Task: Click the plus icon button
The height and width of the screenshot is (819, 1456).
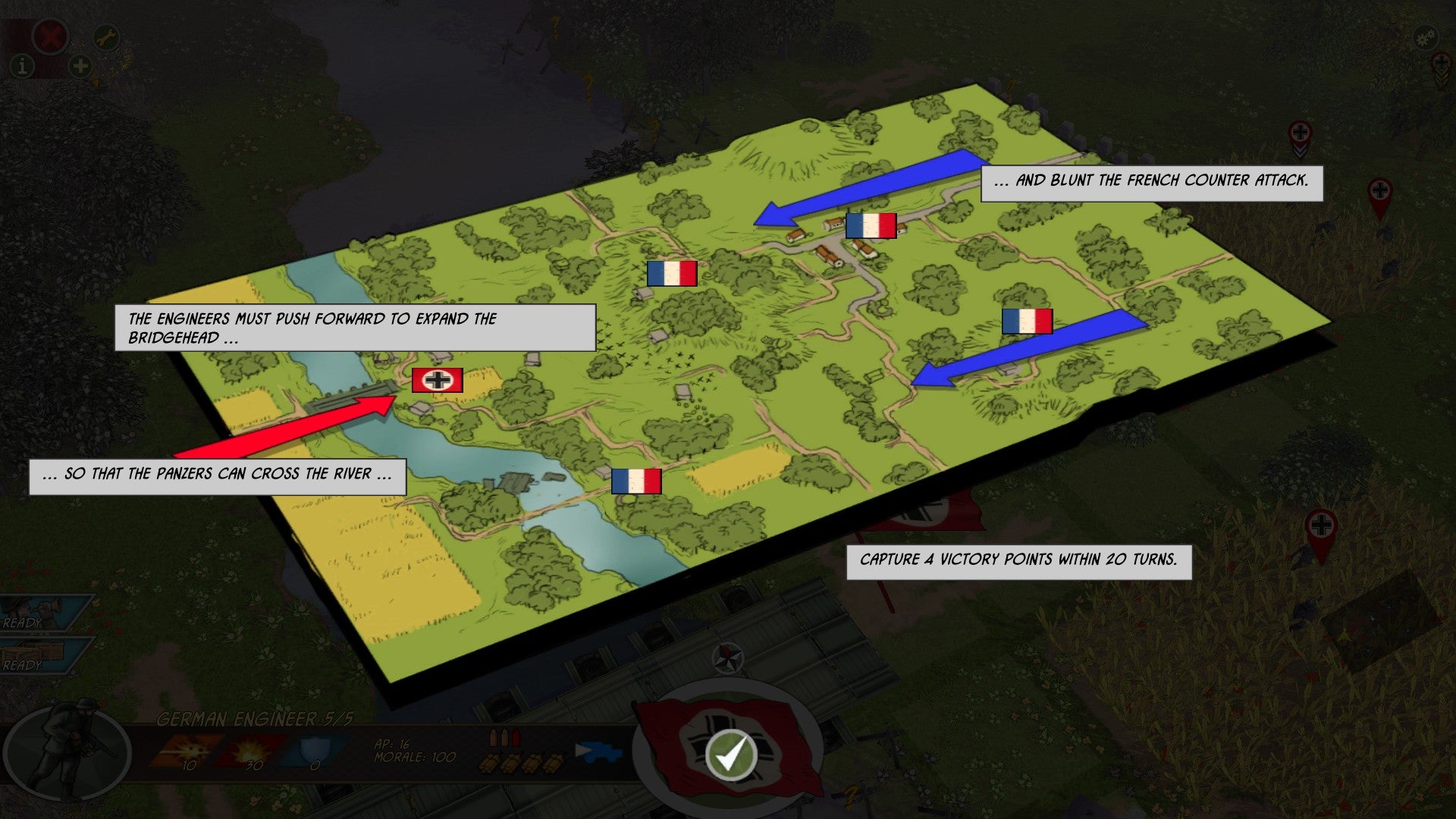Action: coord(80,67)
